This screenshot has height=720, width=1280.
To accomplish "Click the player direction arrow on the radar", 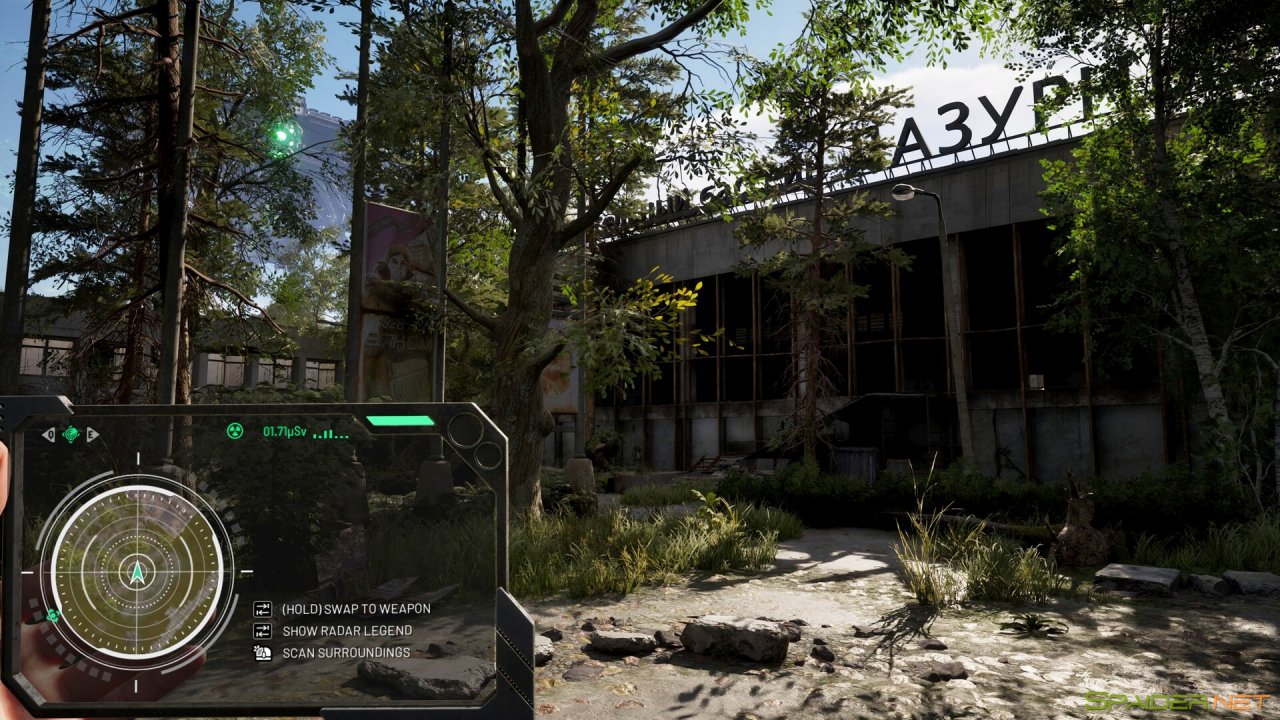I will tap(137, 573).
